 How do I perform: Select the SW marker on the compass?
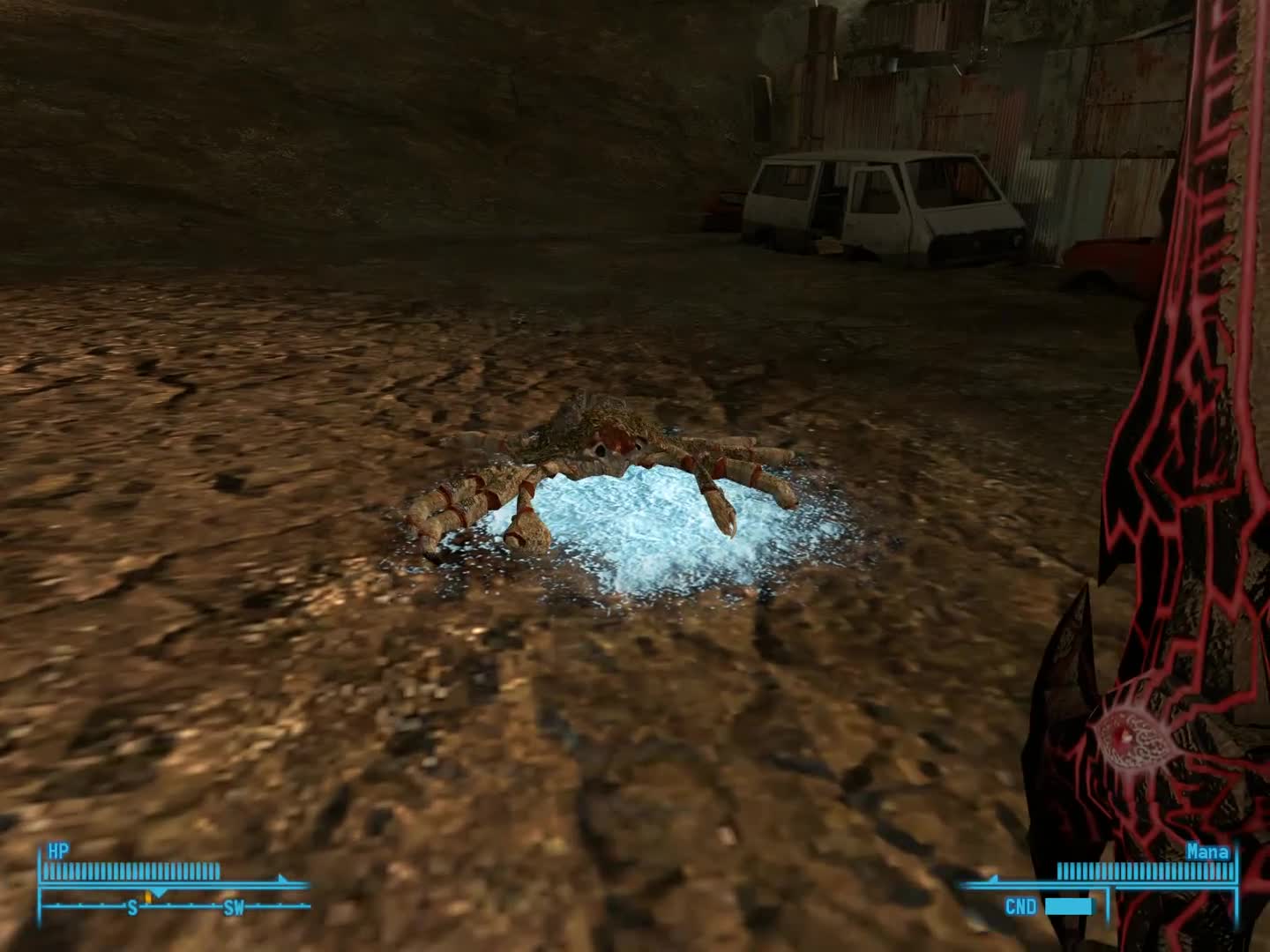click(x=235, y=908)
